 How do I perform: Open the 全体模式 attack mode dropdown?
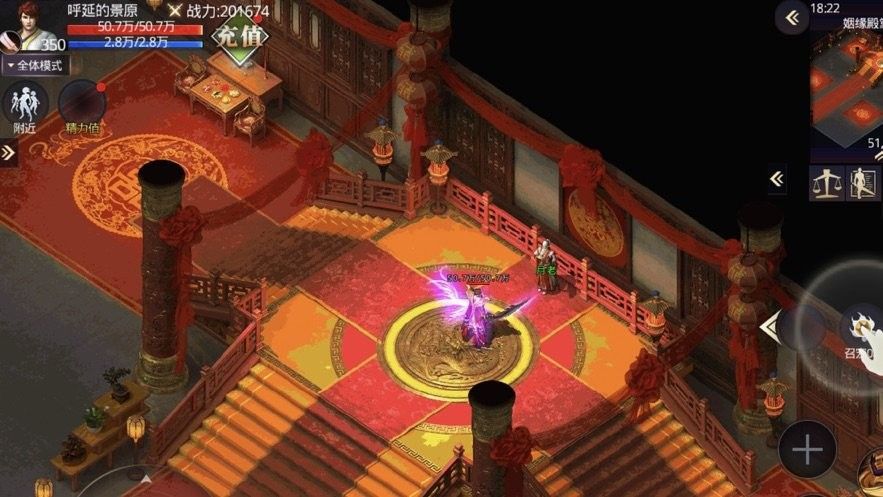pos(36,66)
